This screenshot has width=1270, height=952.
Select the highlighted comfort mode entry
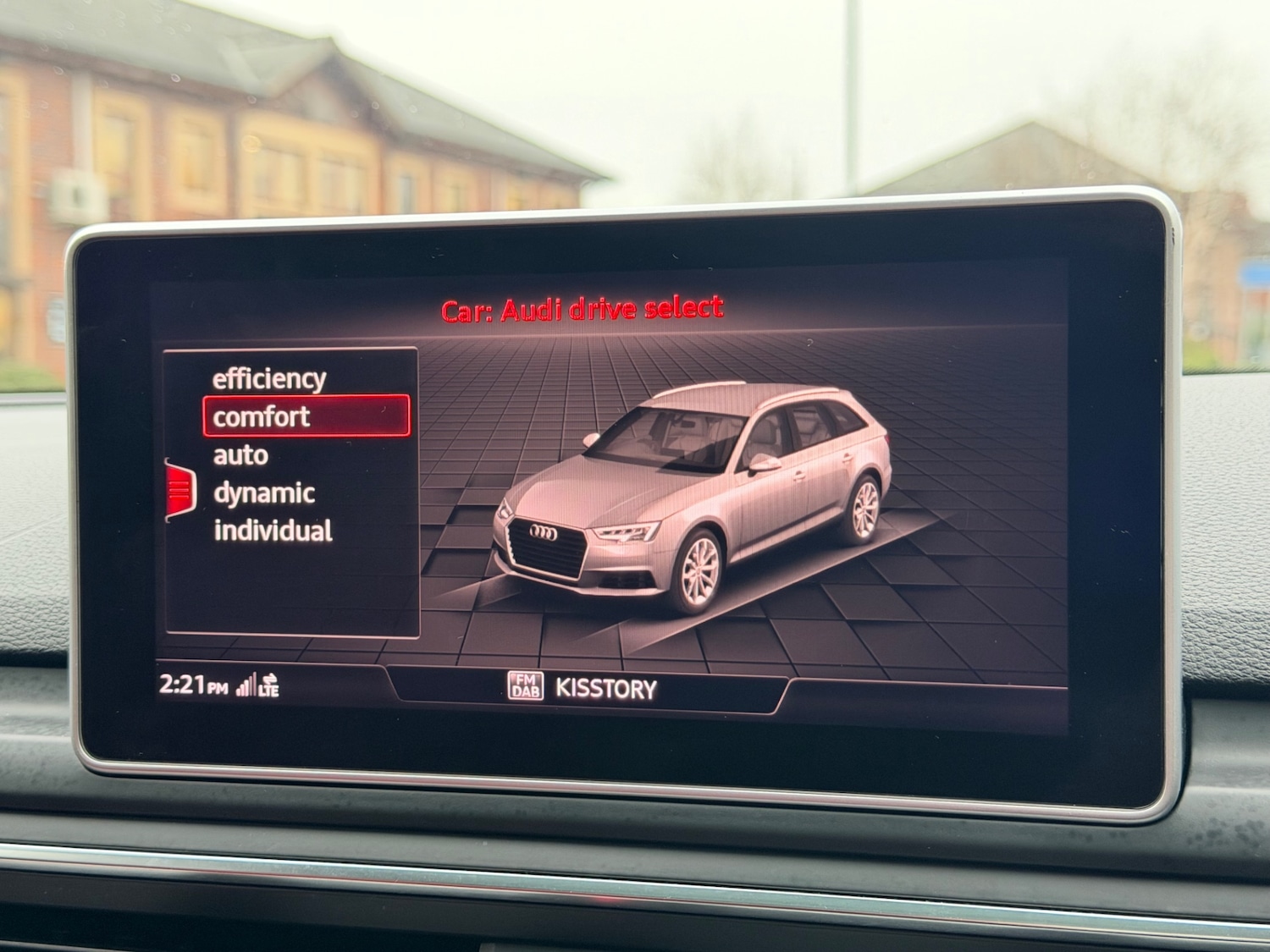(x=262, y=415)
